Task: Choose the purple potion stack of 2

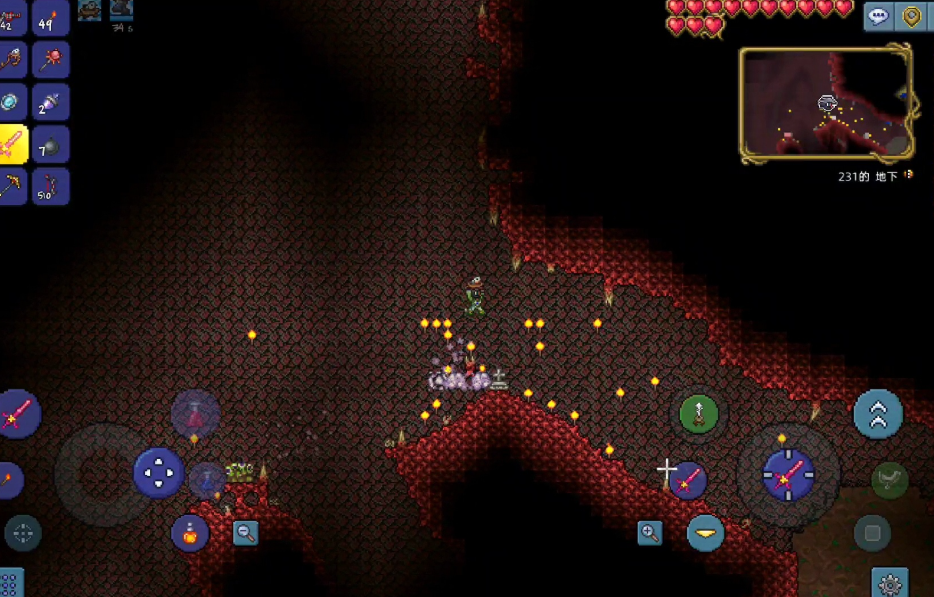Action: tap(51, 101)
